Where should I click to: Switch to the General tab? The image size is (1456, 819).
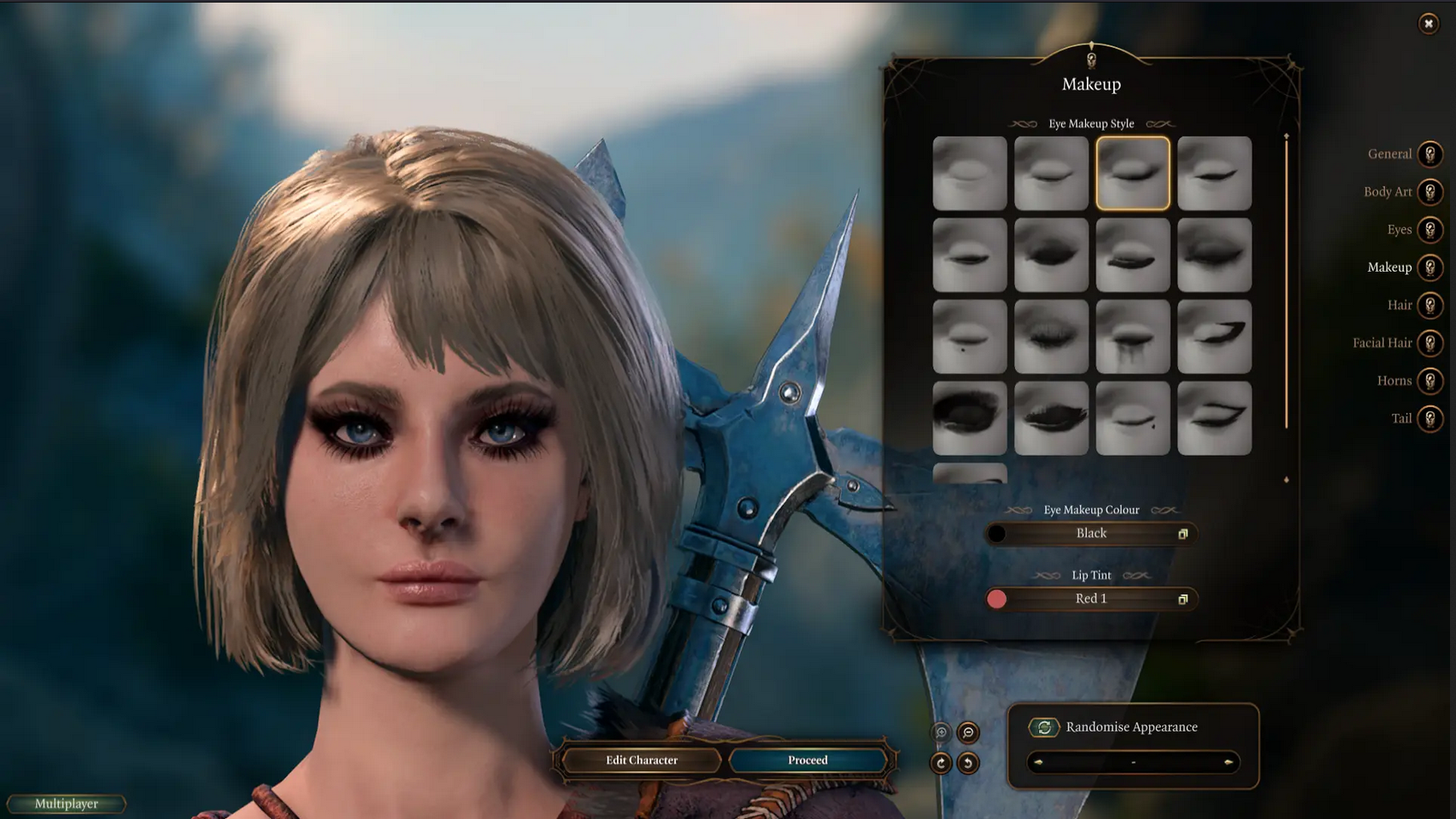[1430, 154]
